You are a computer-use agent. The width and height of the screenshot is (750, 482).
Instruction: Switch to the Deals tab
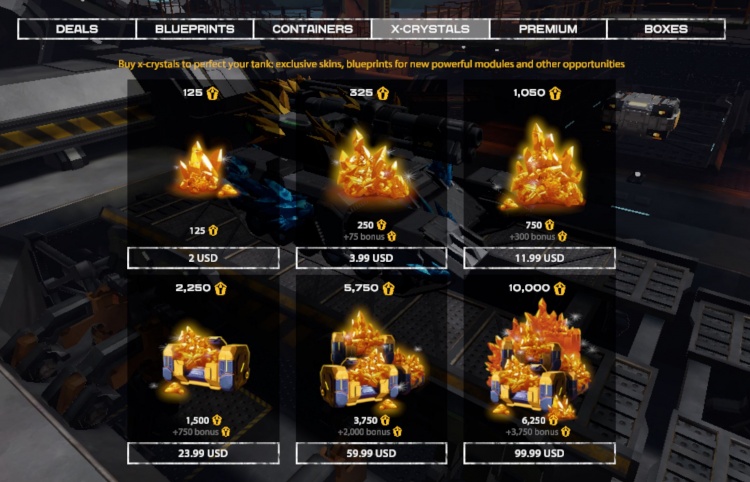77,29
